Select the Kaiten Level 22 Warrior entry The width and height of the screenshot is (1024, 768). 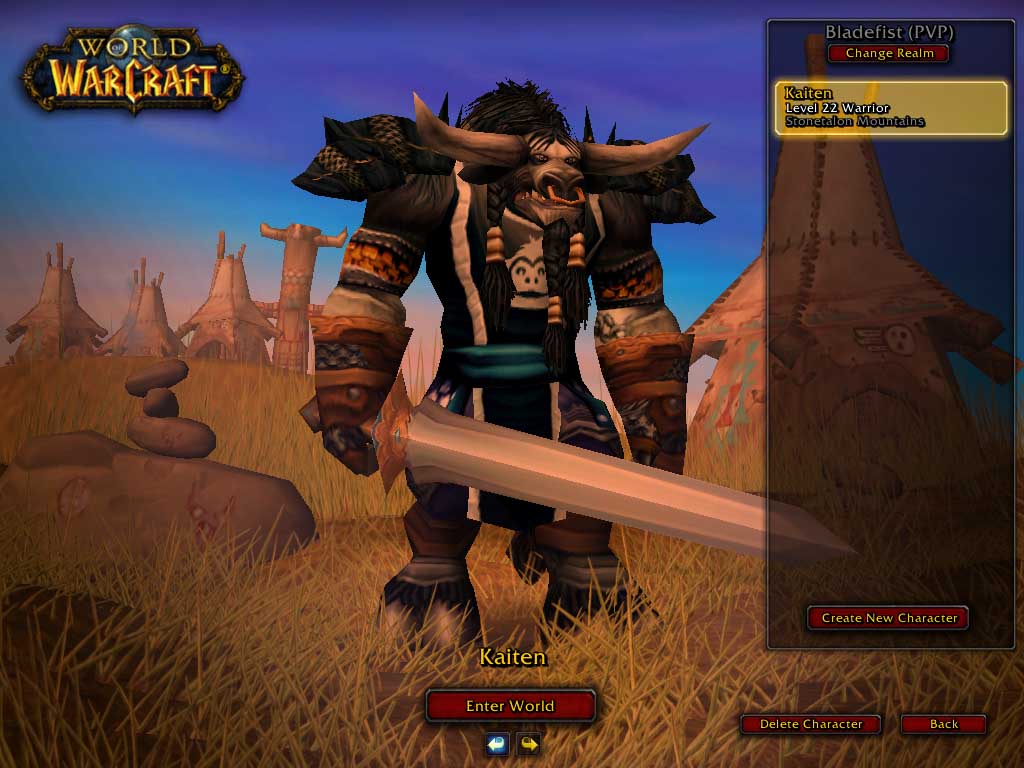click(891, 108)
